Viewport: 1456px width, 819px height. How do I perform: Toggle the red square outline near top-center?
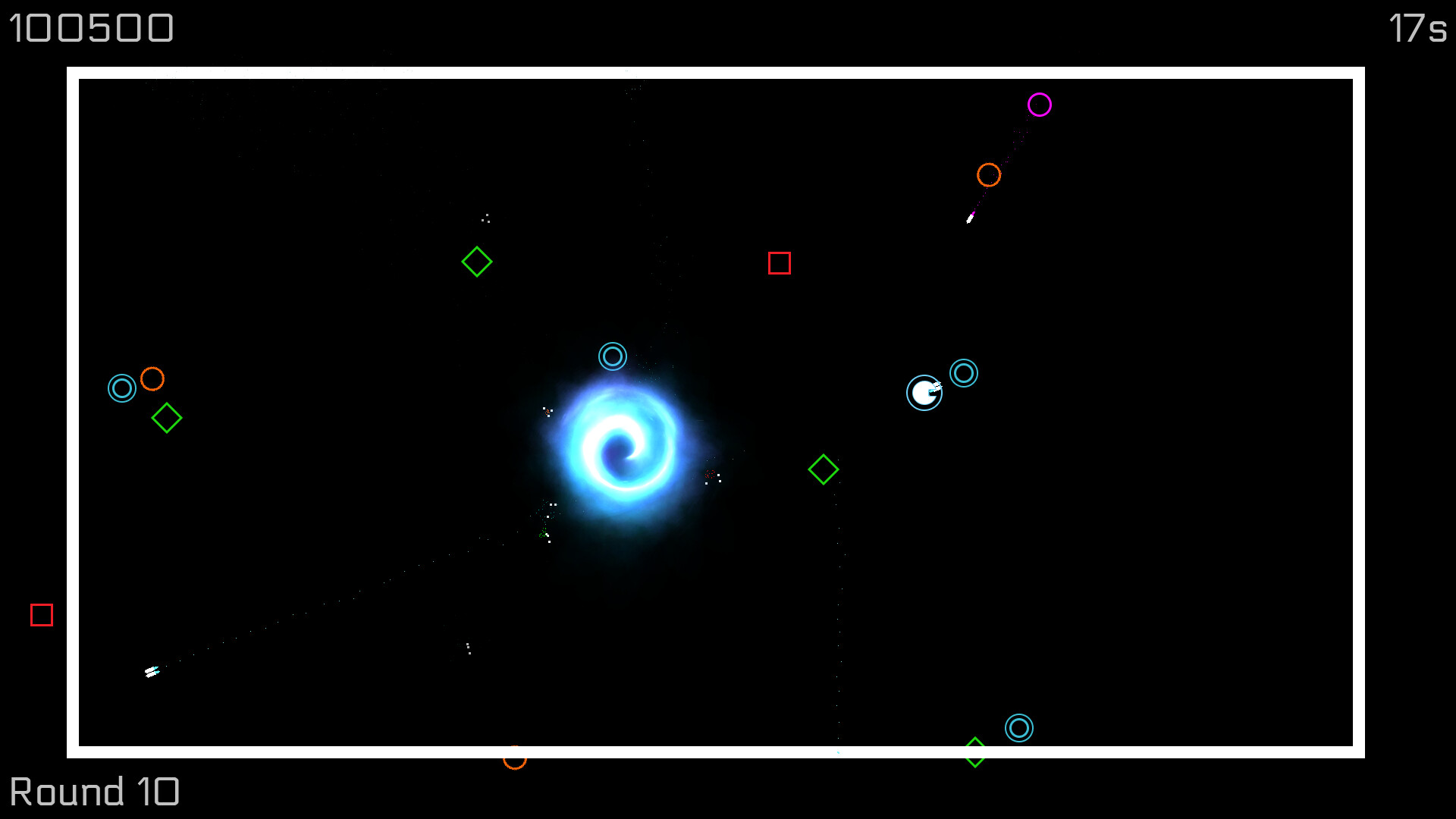780,265
